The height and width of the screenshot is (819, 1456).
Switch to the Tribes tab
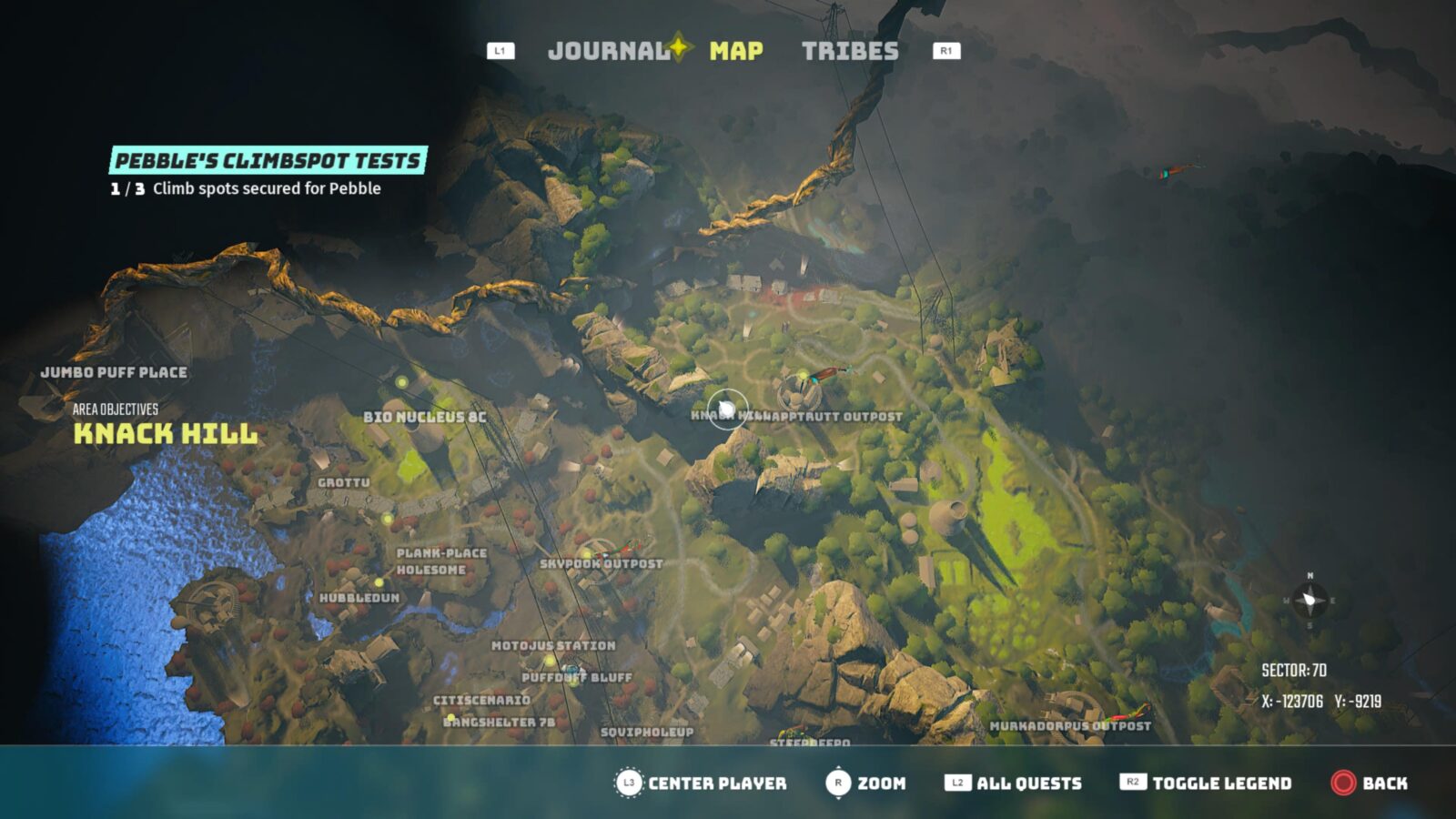pos(849,52)
